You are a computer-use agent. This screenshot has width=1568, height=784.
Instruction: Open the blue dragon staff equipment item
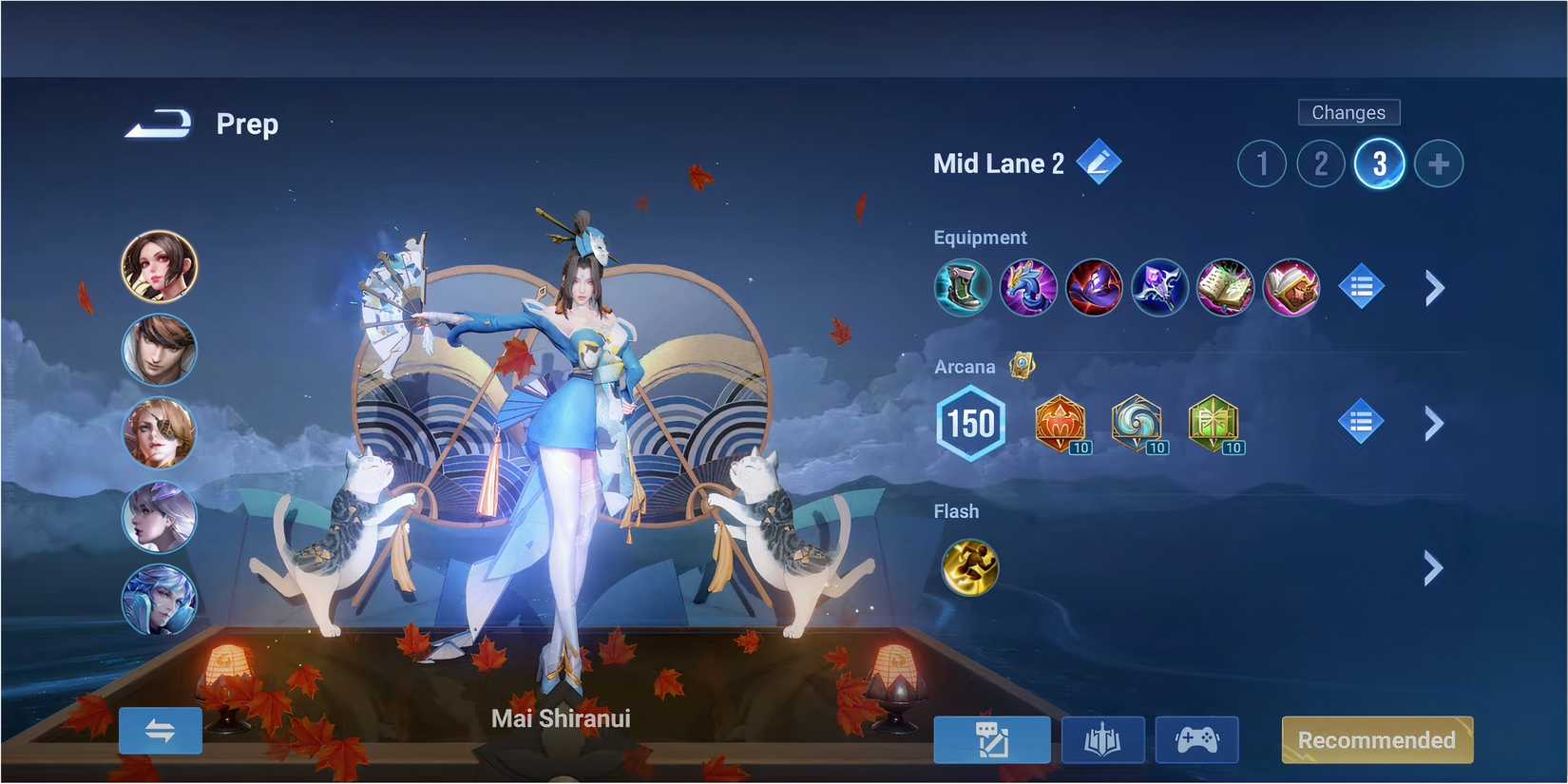1028,288
